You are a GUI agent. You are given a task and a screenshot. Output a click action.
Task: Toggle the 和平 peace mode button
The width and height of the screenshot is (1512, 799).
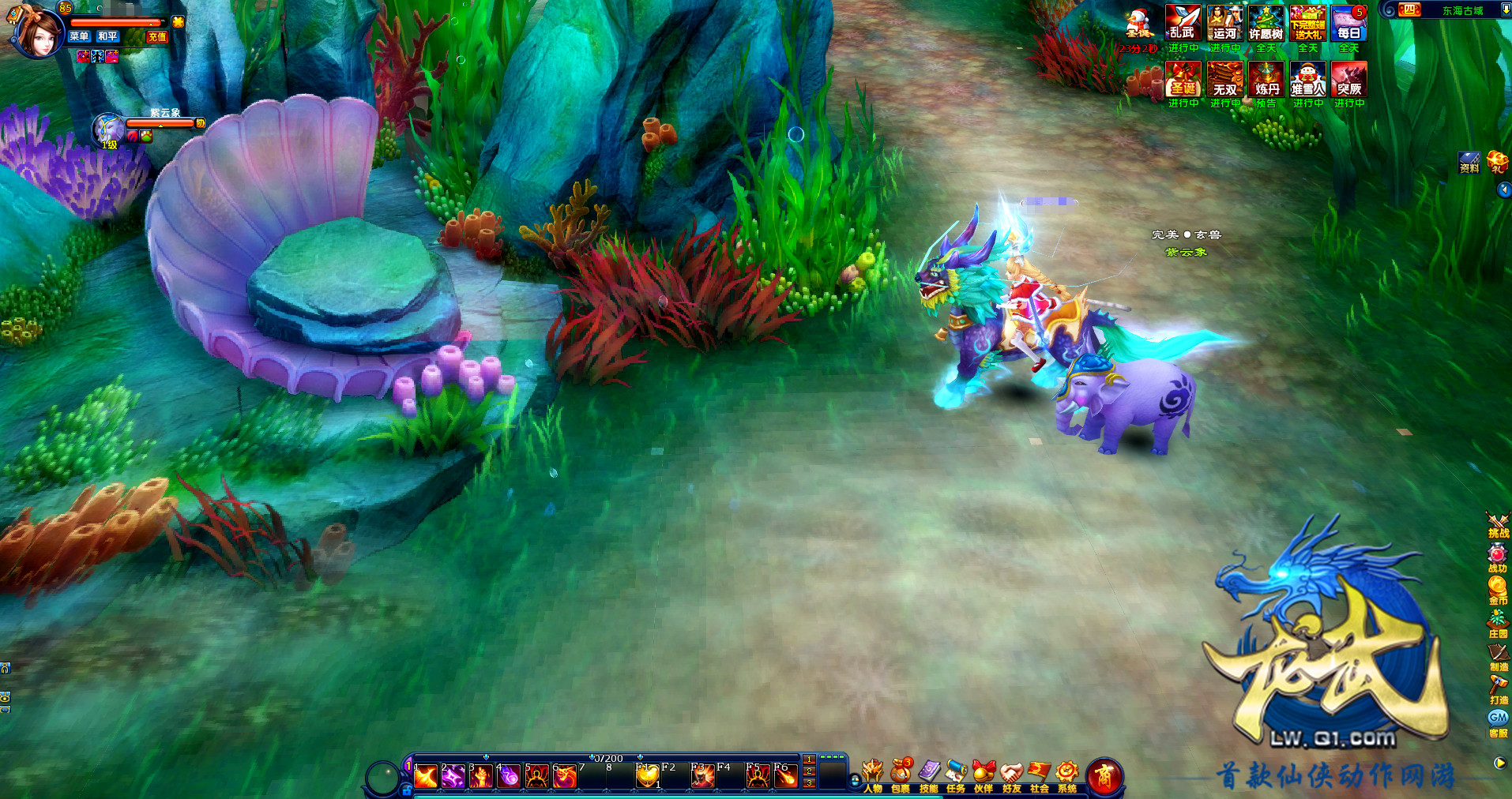coord(107,36)
